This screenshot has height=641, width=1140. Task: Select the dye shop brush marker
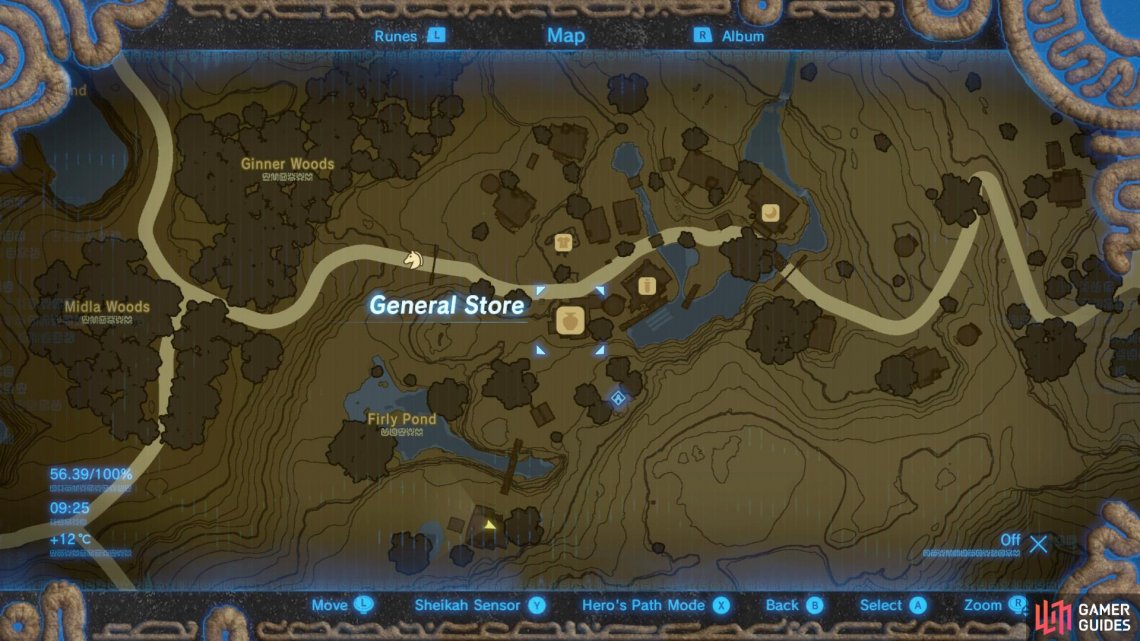646,287
